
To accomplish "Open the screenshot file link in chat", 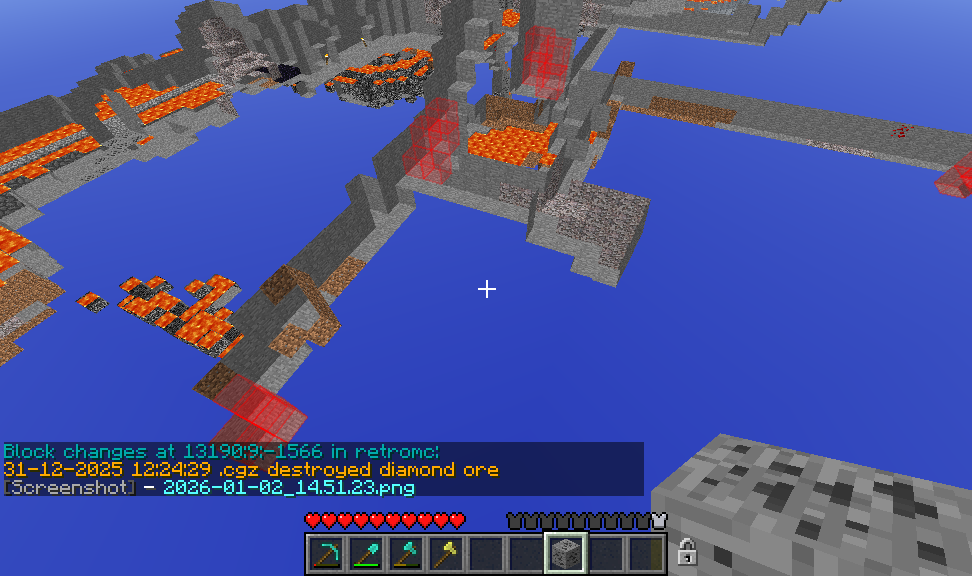I will (288, 487).
